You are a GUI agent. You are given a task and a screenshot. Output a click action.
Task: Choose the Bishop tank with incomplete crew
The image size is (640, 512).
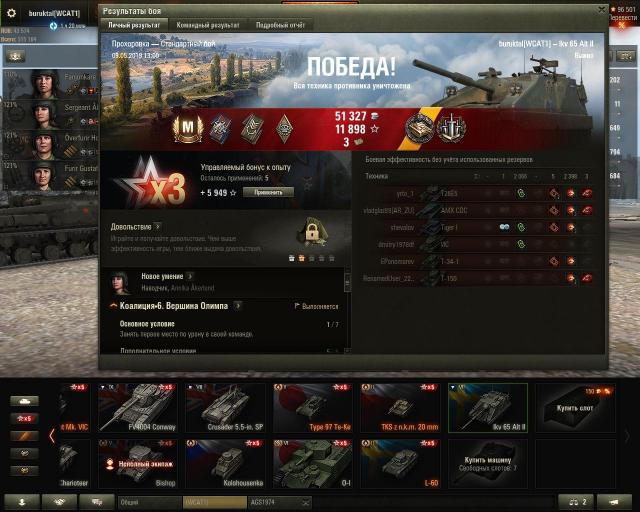click(137, 463)
